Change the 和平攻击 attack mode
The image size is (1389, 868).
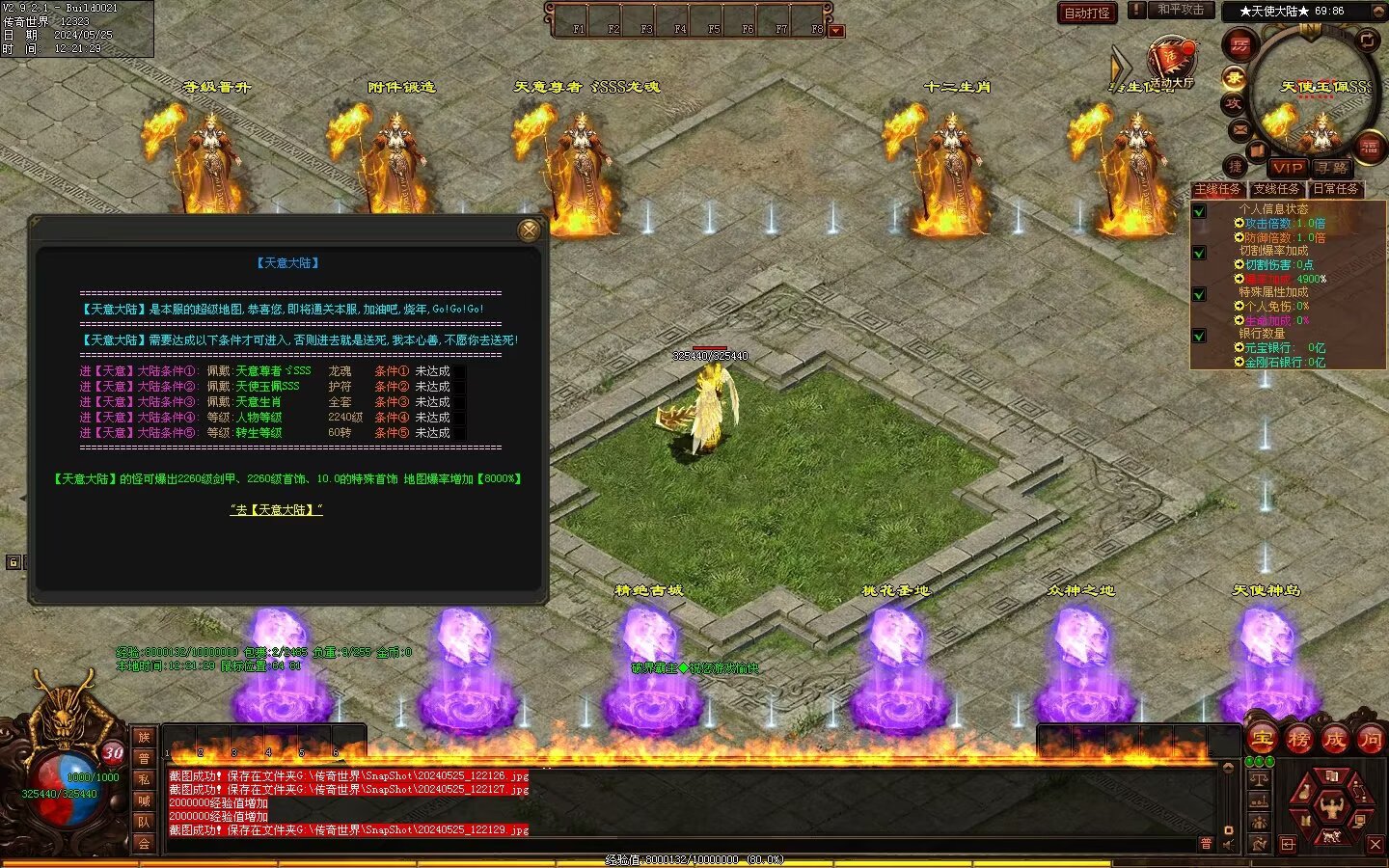[1181, 10]
